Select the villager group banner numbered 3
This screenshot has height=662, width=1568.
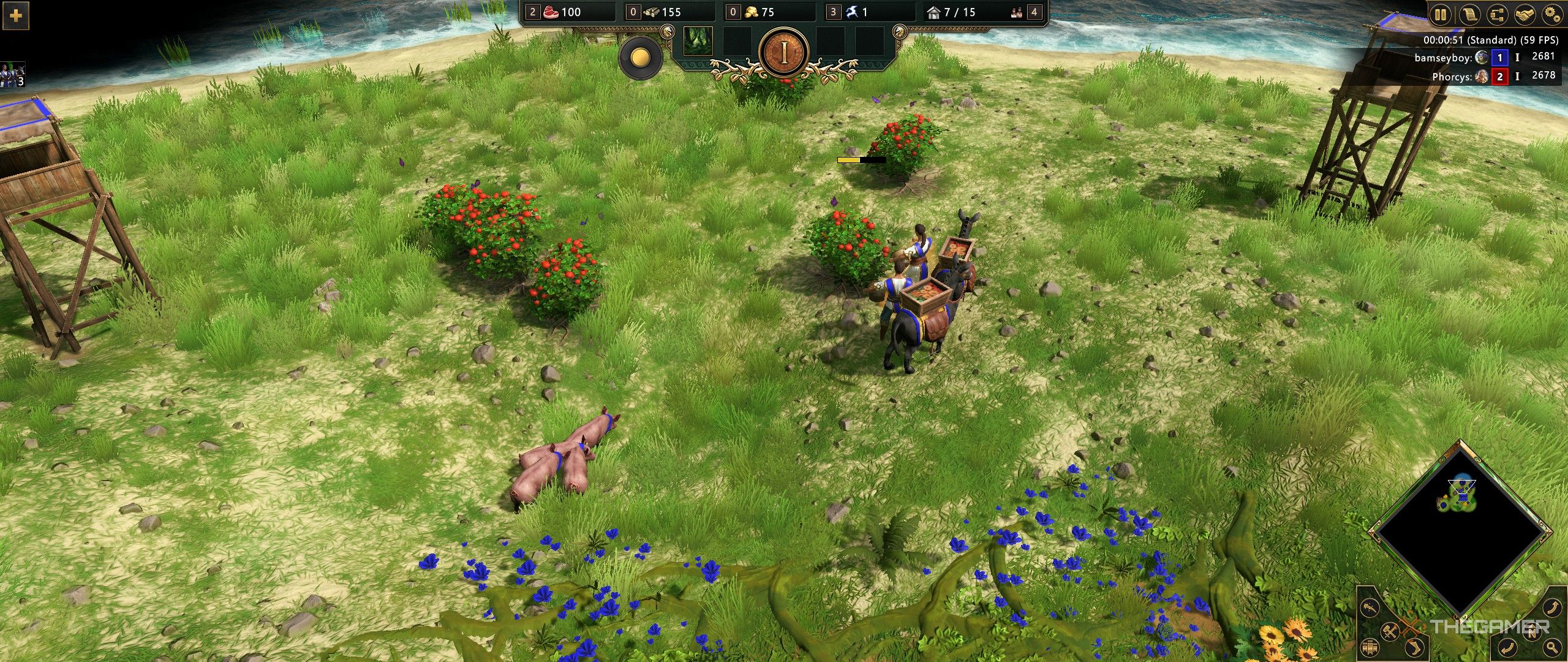(12, 75)
